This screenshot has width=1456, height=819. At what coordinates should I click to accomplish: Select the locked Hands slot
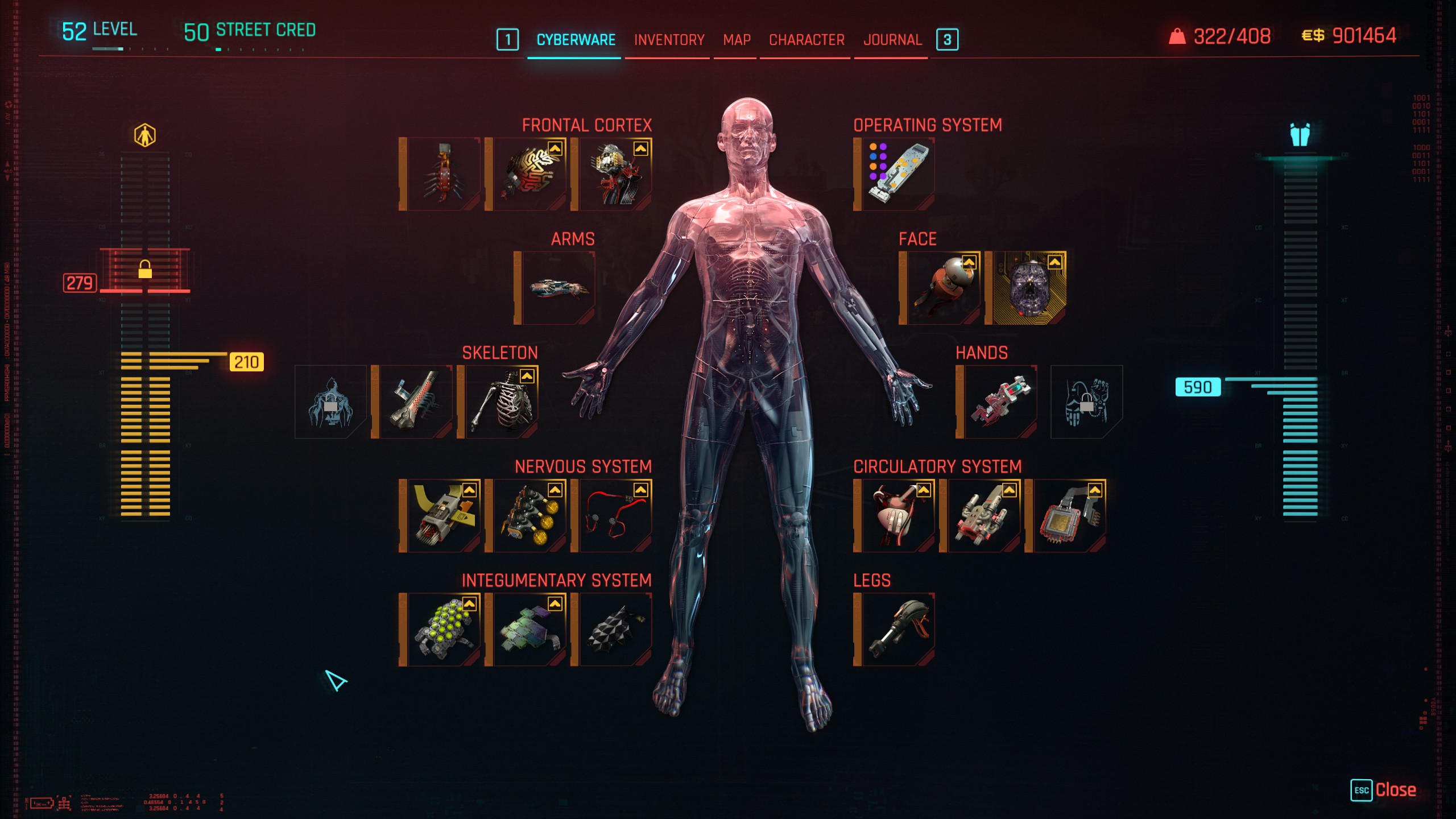1086,402
